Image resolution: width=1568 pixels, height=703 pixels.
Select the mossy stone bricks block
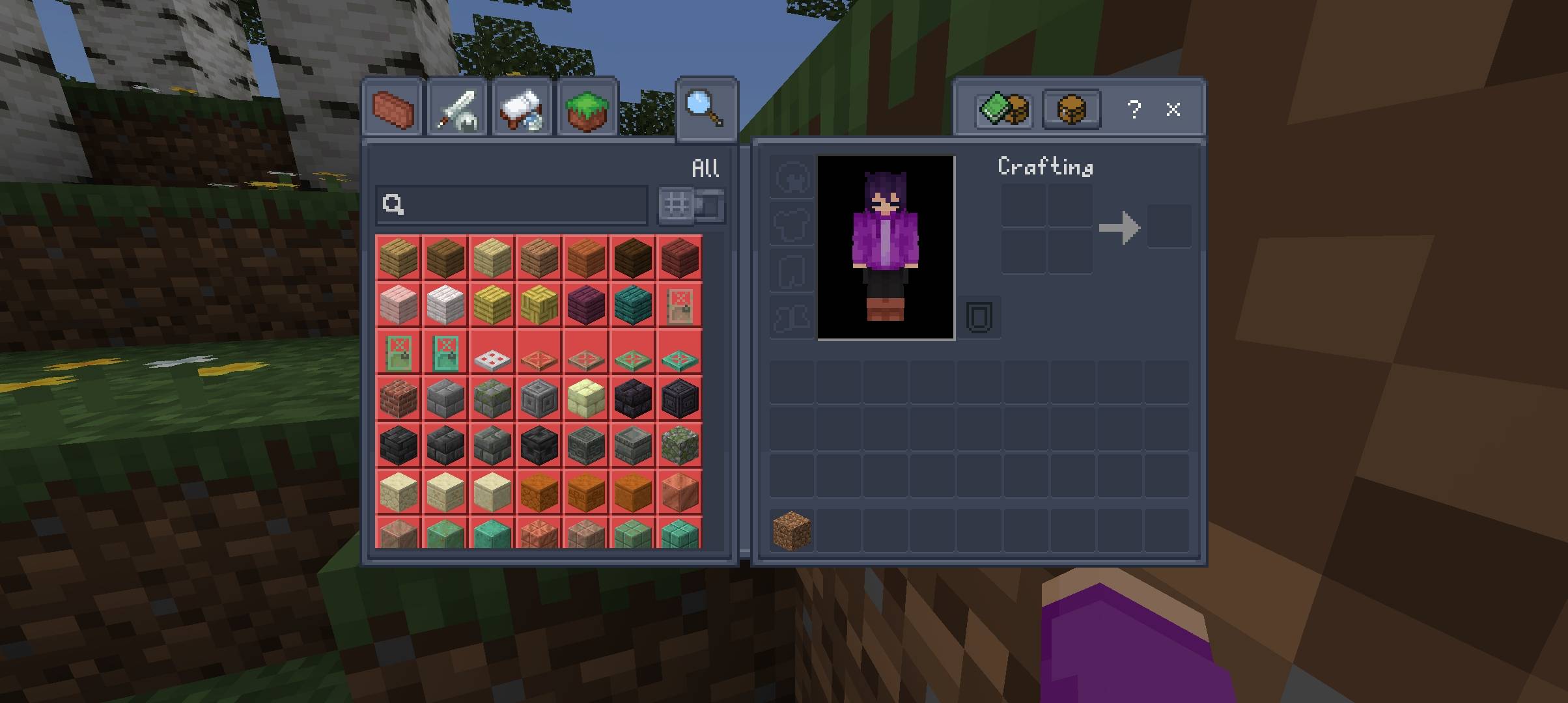tap(492, 398)
